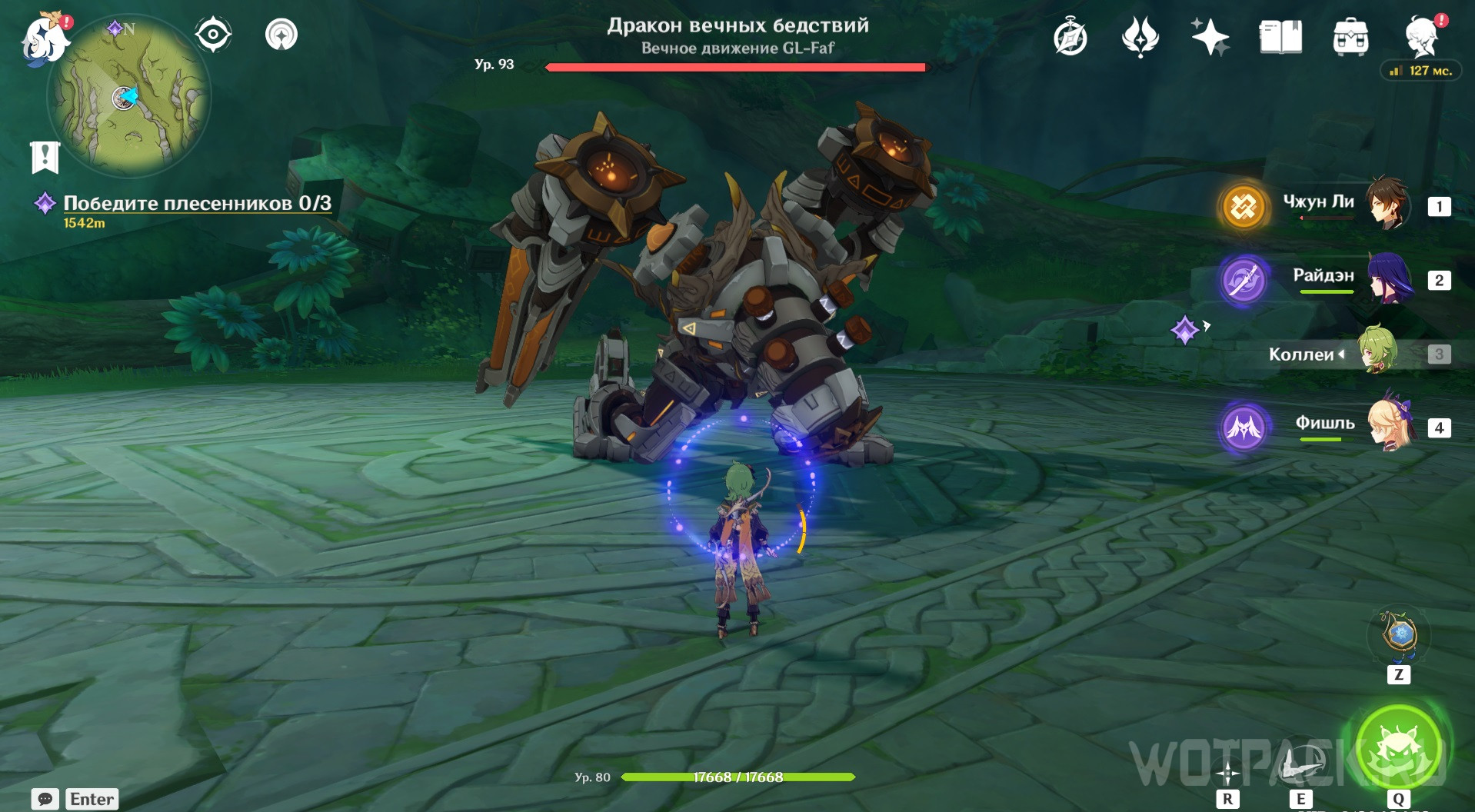Switch to party member Райдэн
Viewport: 1475px width, 812px height.
click(x=1390, y=278)
